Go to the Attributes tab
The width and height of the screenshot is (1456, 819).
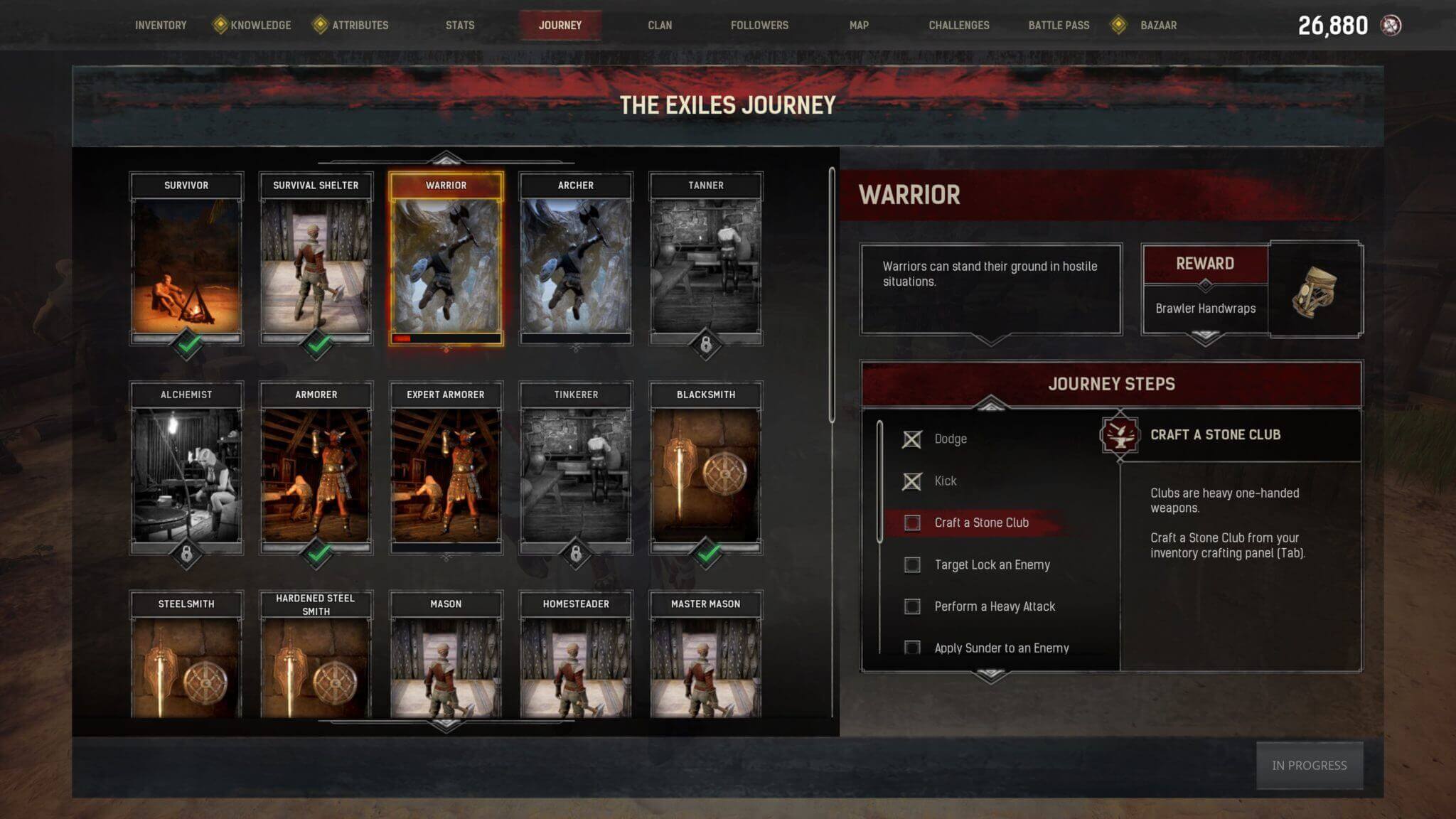[360, 26]
